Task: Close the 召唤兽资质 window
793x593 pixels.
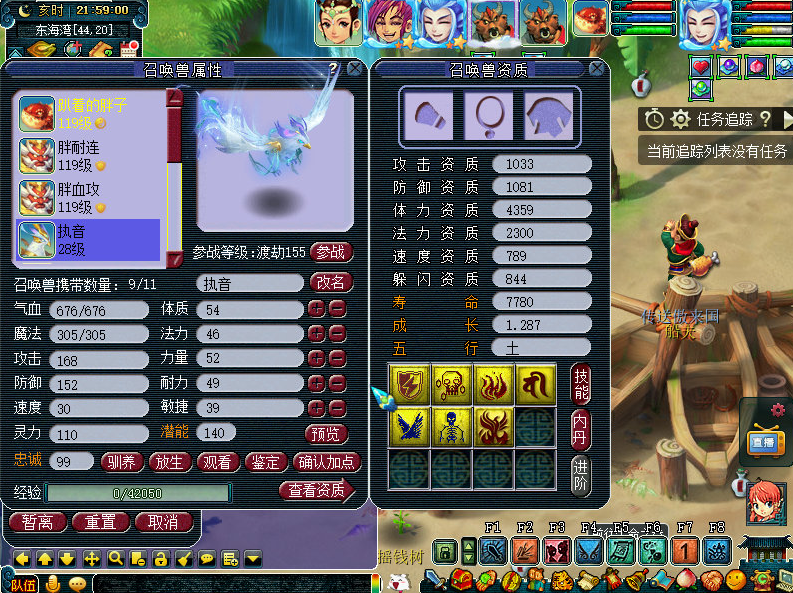Action: click(596, 69)
